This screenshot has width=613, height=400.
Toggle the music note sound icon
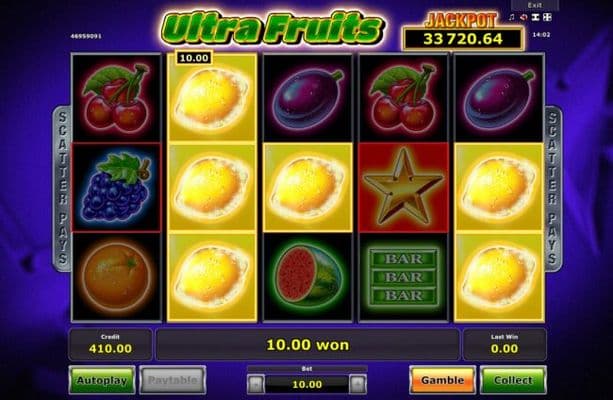pyautogui.click(x=510, y=17)
